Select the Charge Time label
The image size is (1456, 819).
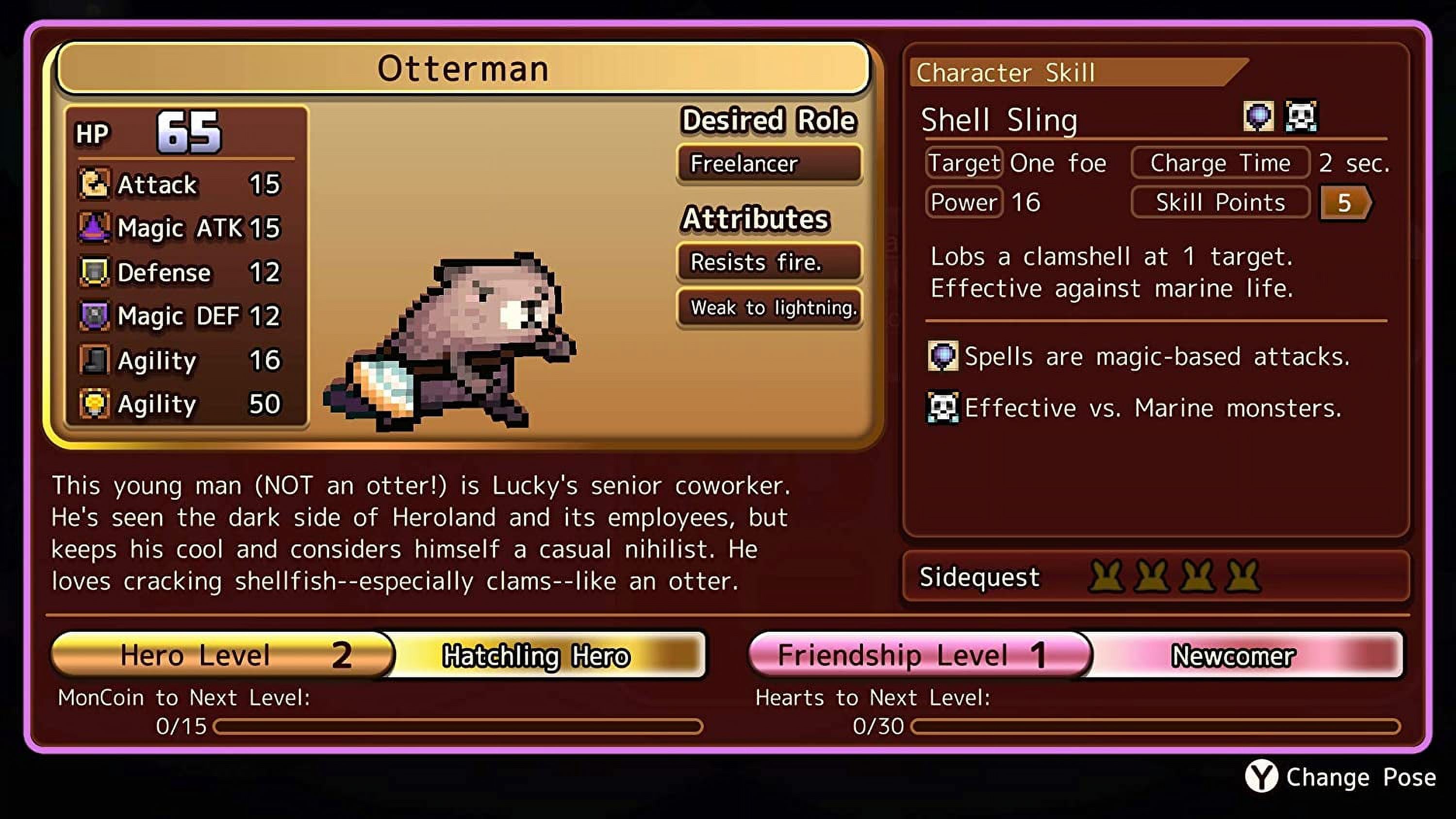pos(1220,164)
